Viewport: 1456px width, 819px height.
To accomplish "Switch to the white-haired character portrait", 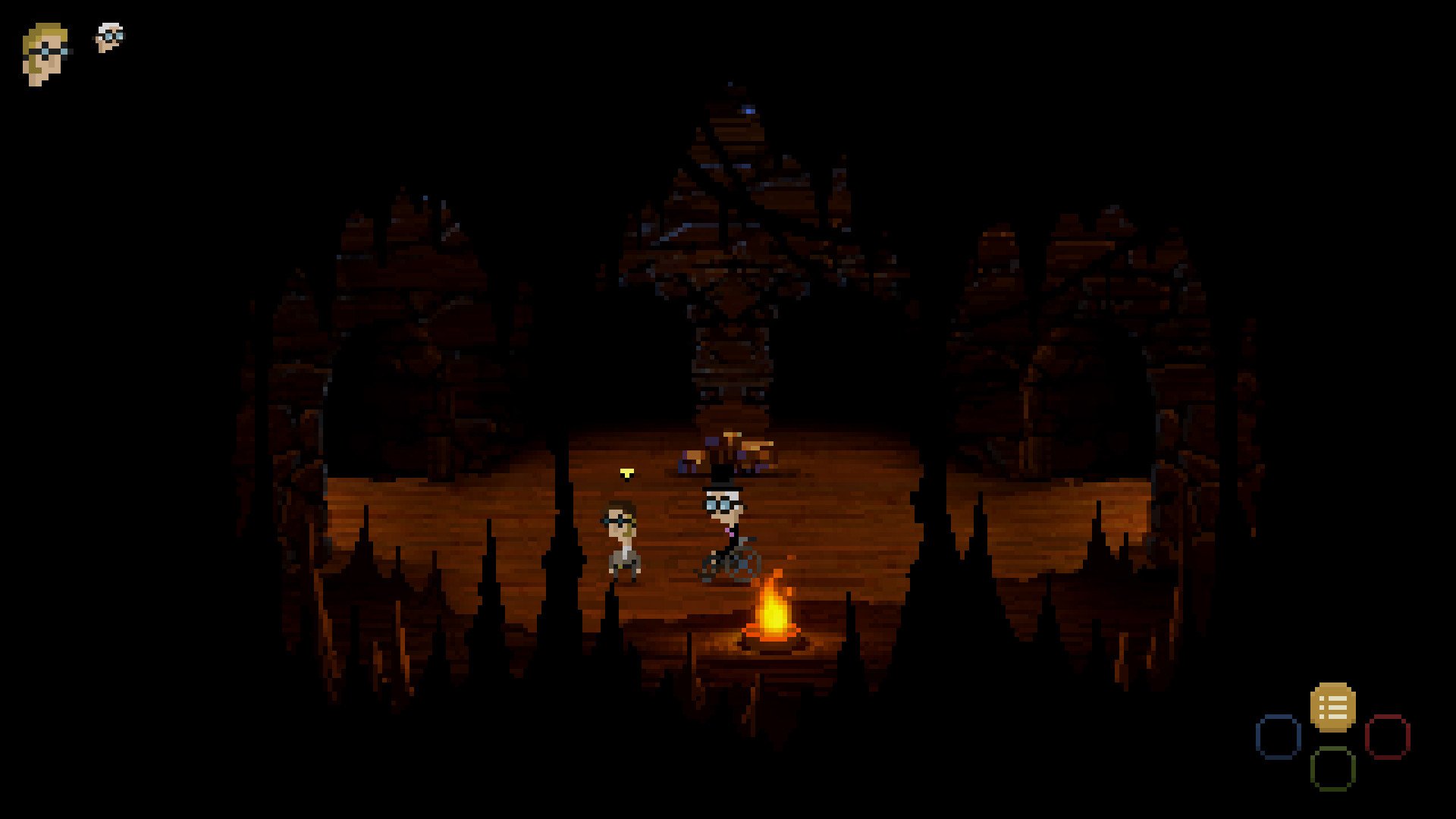I will [x=110, y=36].
